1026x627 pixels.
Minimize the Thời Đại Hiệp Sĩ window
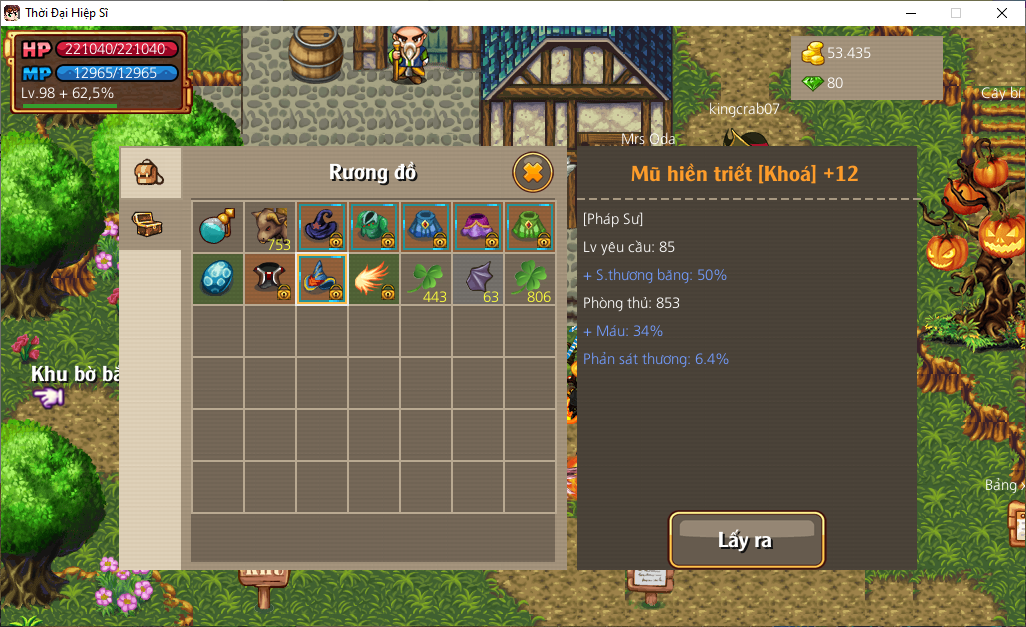point(910,13)
